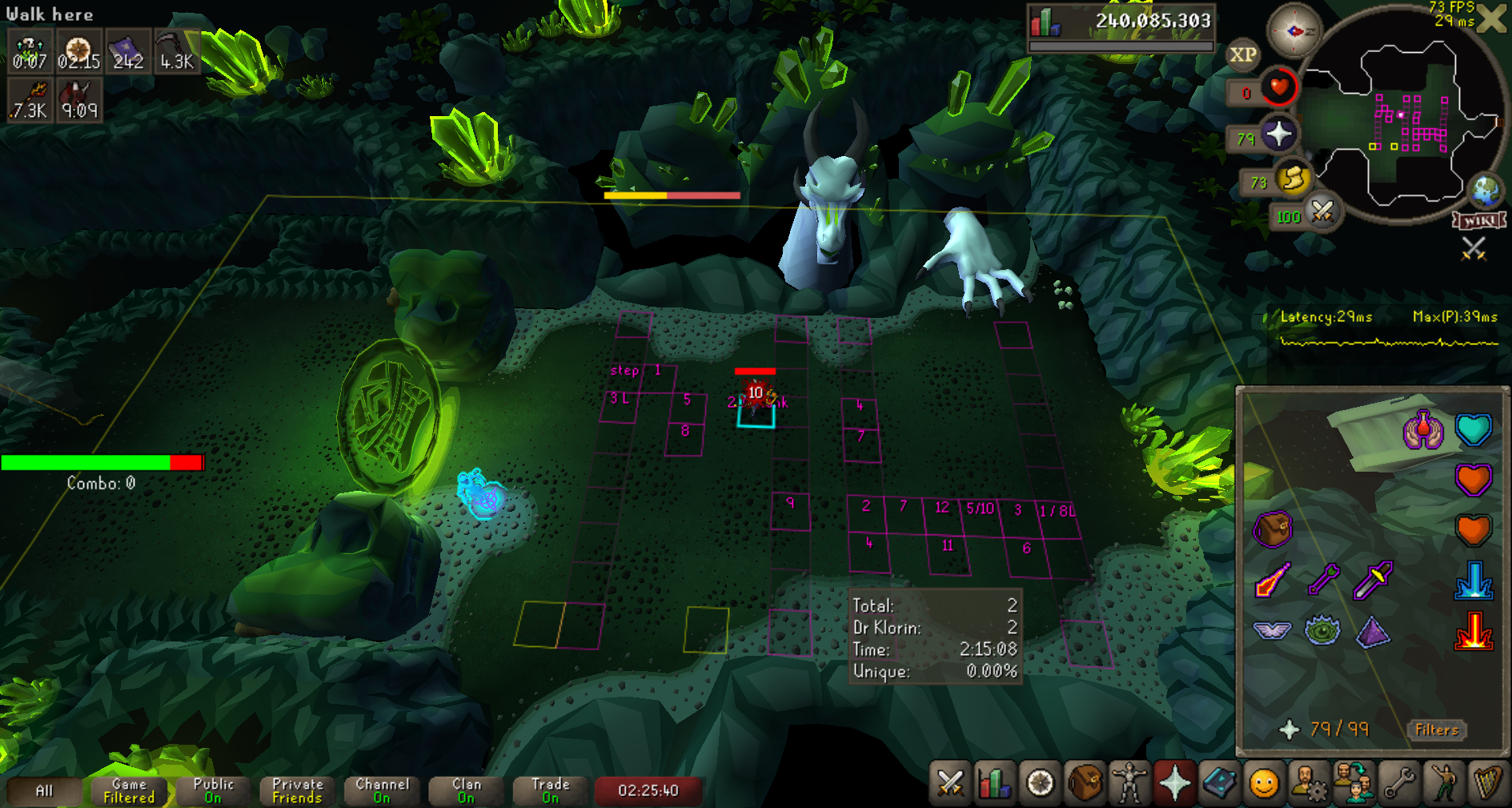Open the Combat Options tab
The width and height of the screenshot is (1512, 808).
[x=950, y=782]
